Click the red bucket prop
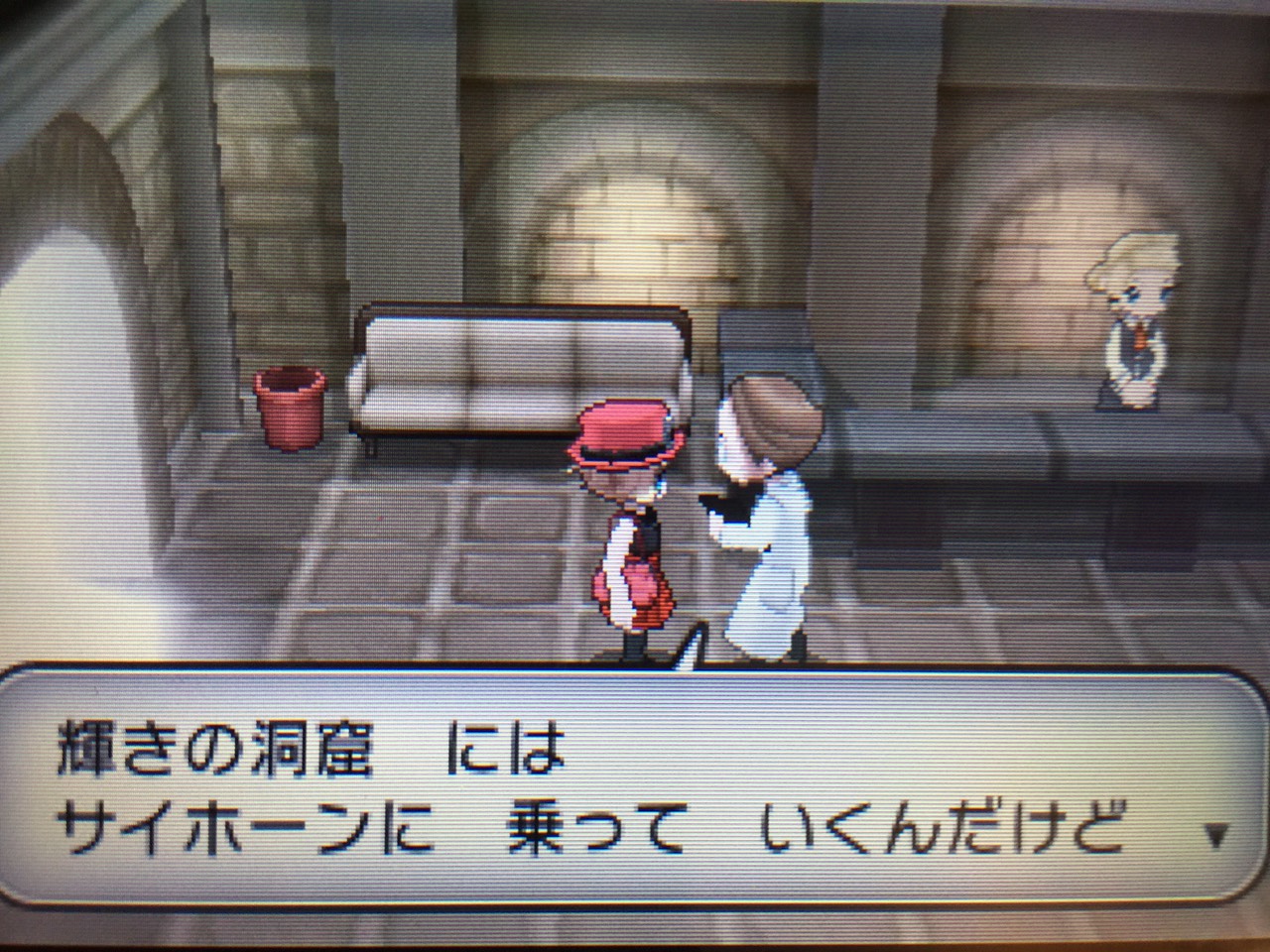The image size is (1270, 952). [x=291, y=407]
